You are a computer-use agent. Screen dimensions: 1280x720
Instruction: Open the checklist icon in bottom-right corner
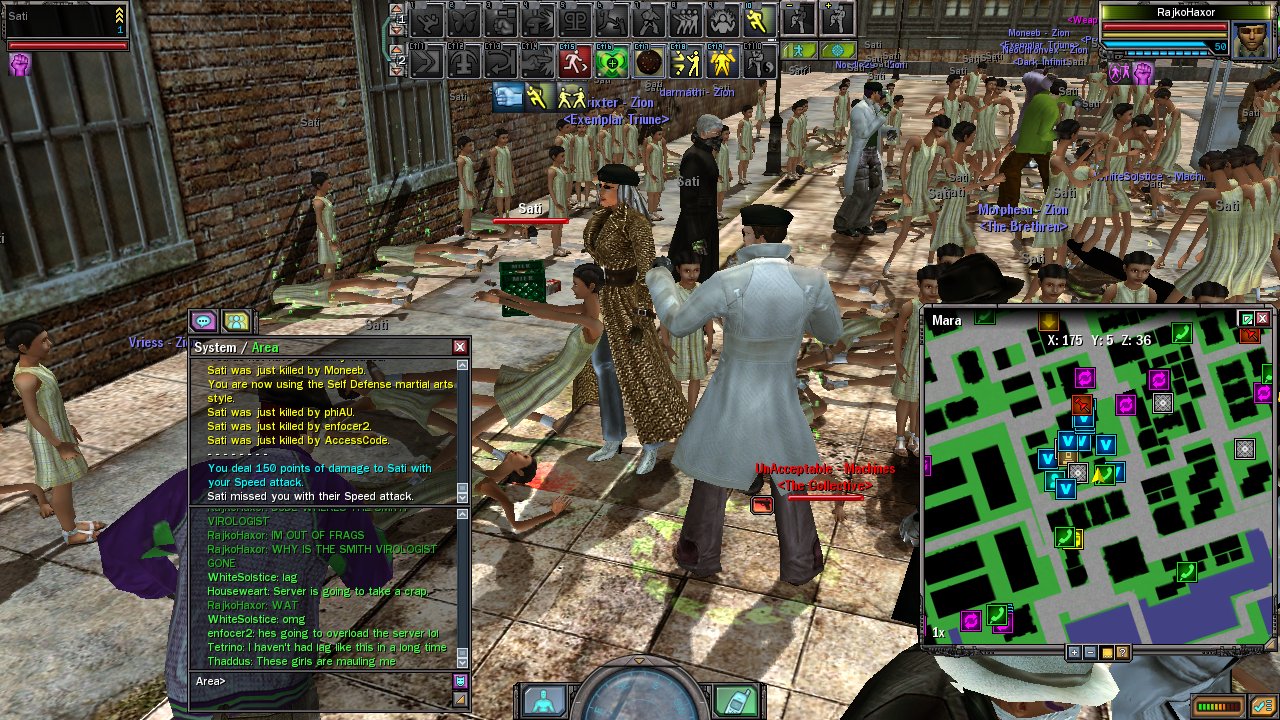(1263, 706)
